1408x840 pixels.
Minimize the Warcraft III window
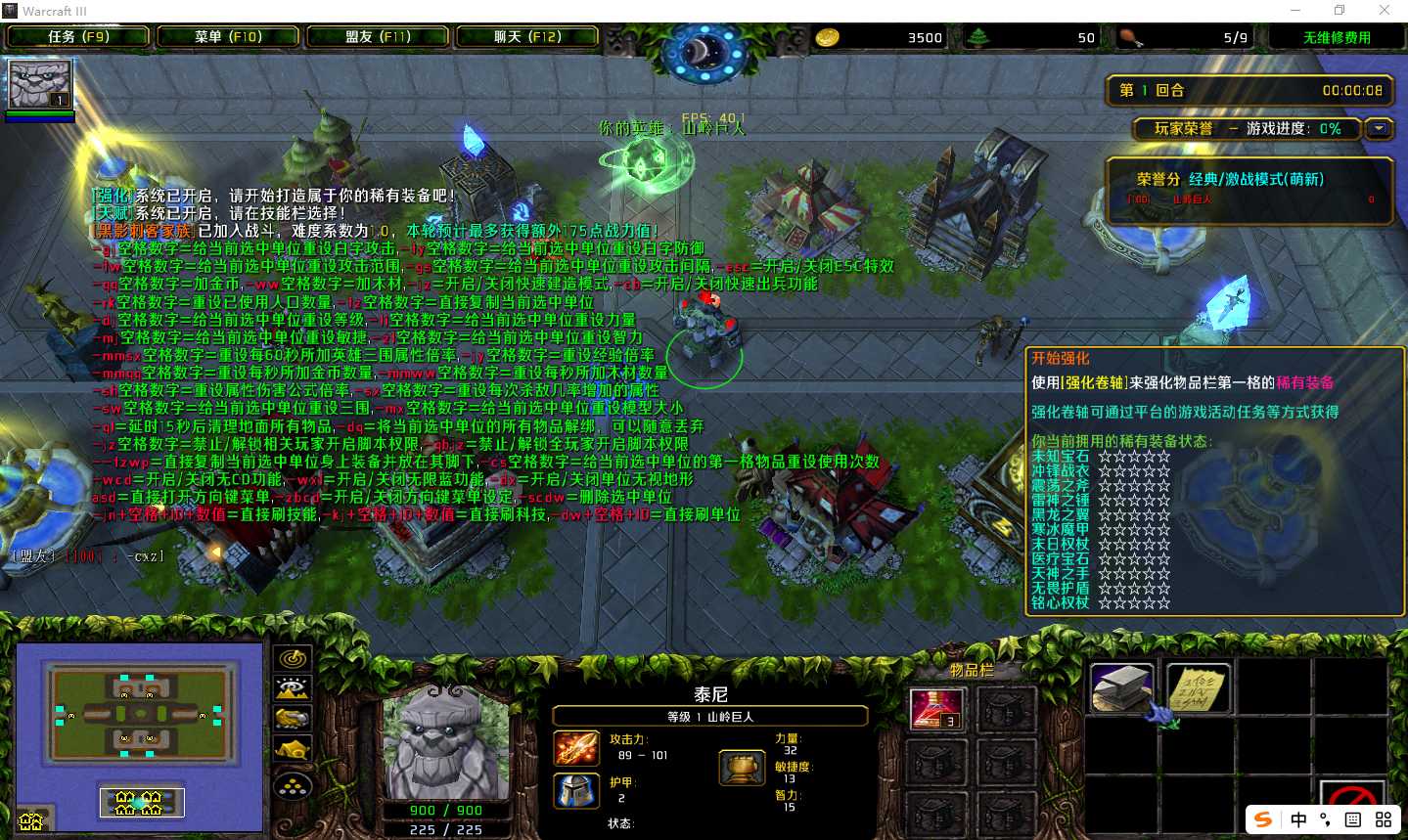[x=1294, y=11]
